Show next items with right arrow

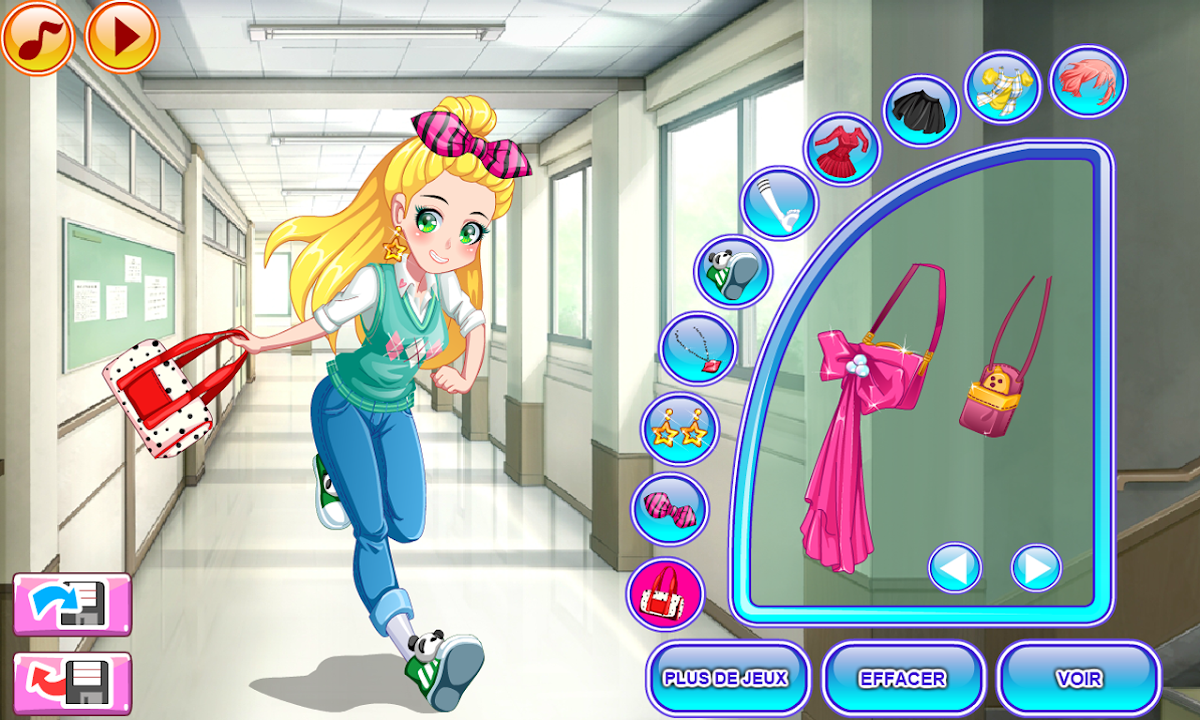point(1036,568)
